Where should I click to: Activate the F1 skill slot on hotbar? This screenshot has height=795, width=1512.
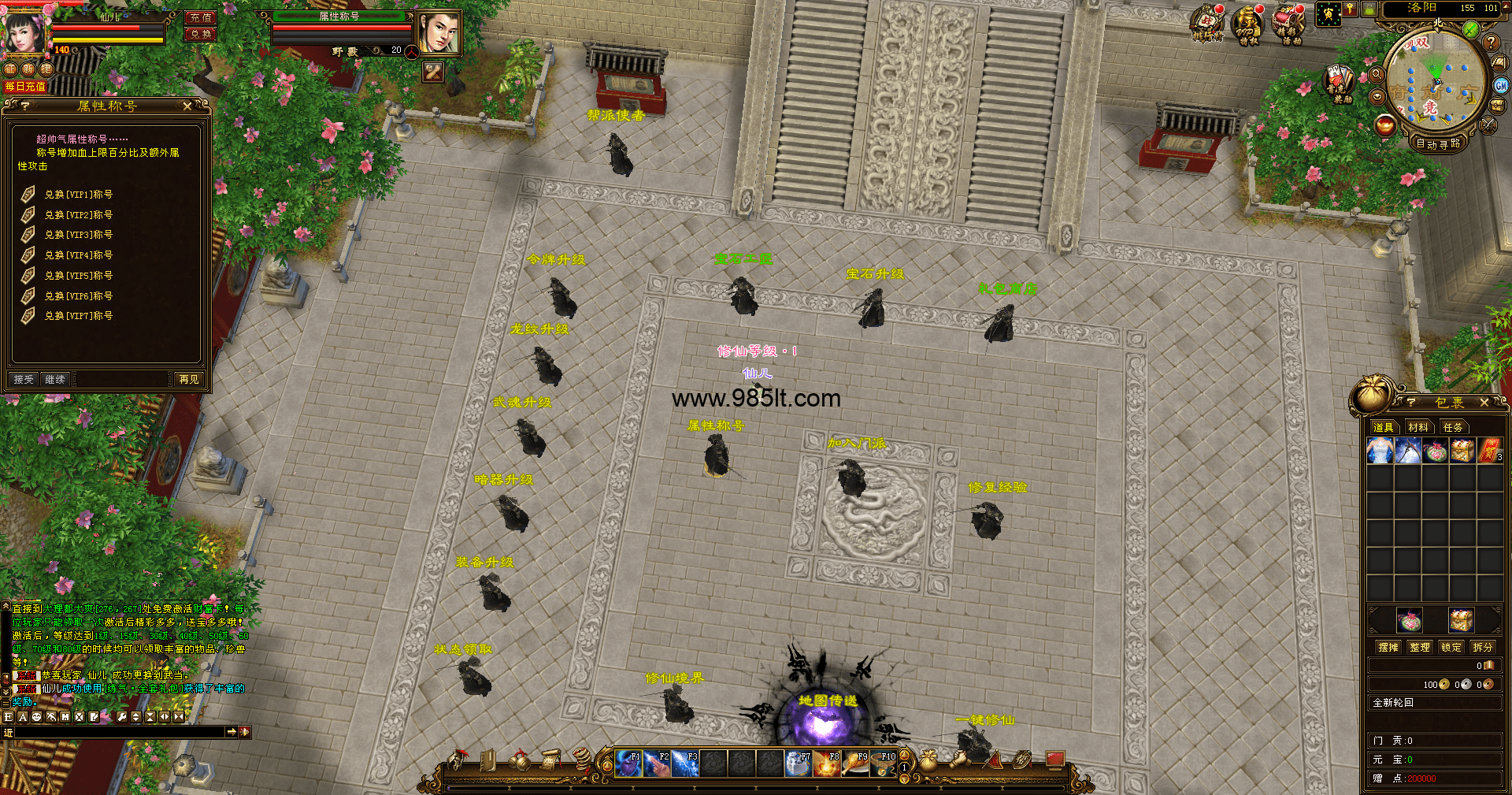pos(628,763)
